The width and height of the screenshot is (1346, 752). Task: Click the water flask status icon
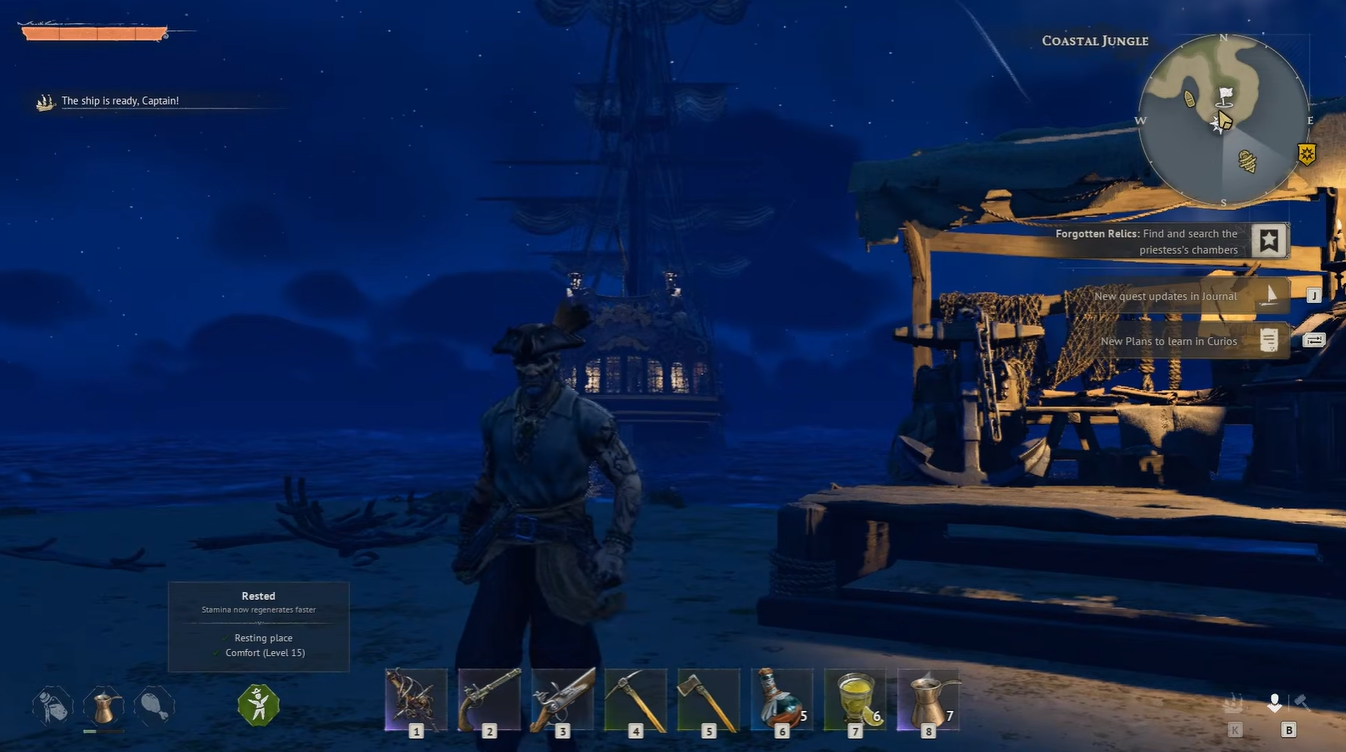pyautogui.click(x=52, y=705)
